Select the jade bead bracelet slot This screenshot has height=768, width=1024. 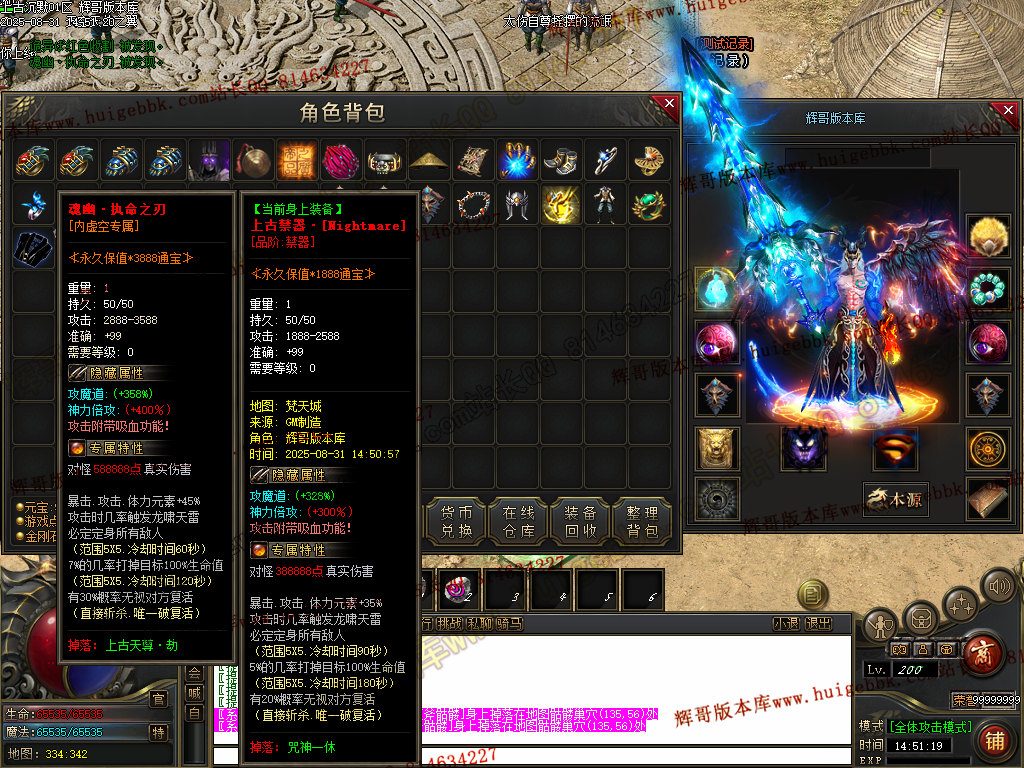(x=987, y=289)
